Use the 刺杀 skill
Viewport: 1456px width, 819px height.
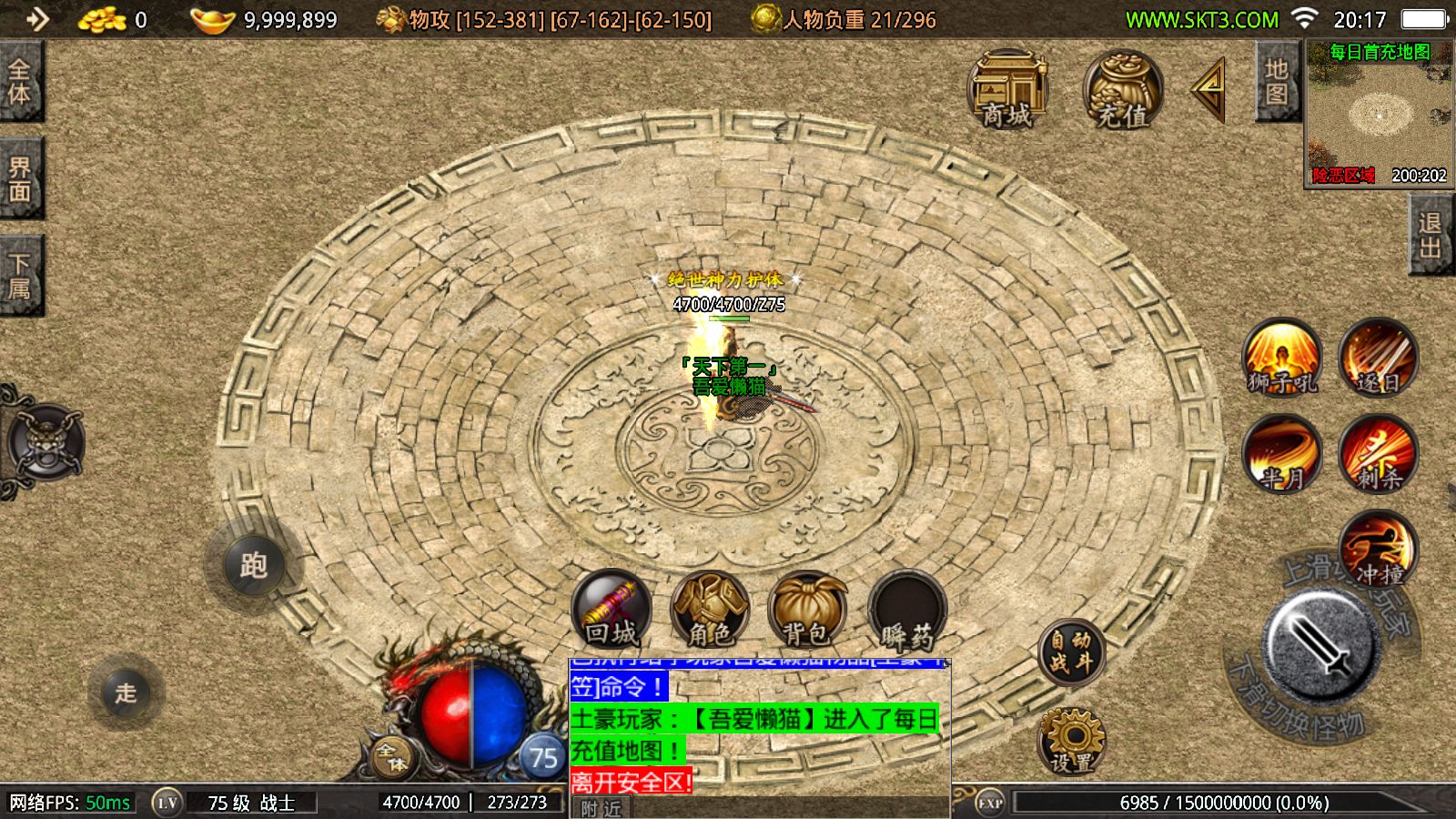(1379, 454)
